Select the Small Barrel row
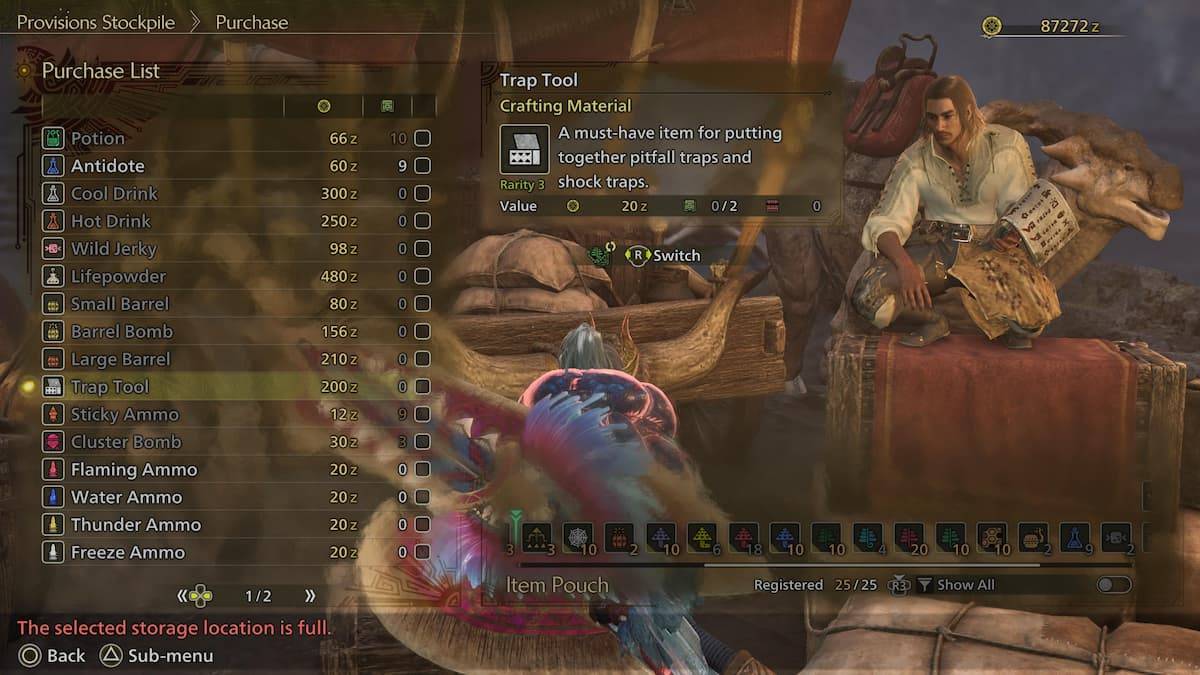The height and width of the screenshot is (675, 1200). (120, 304)
